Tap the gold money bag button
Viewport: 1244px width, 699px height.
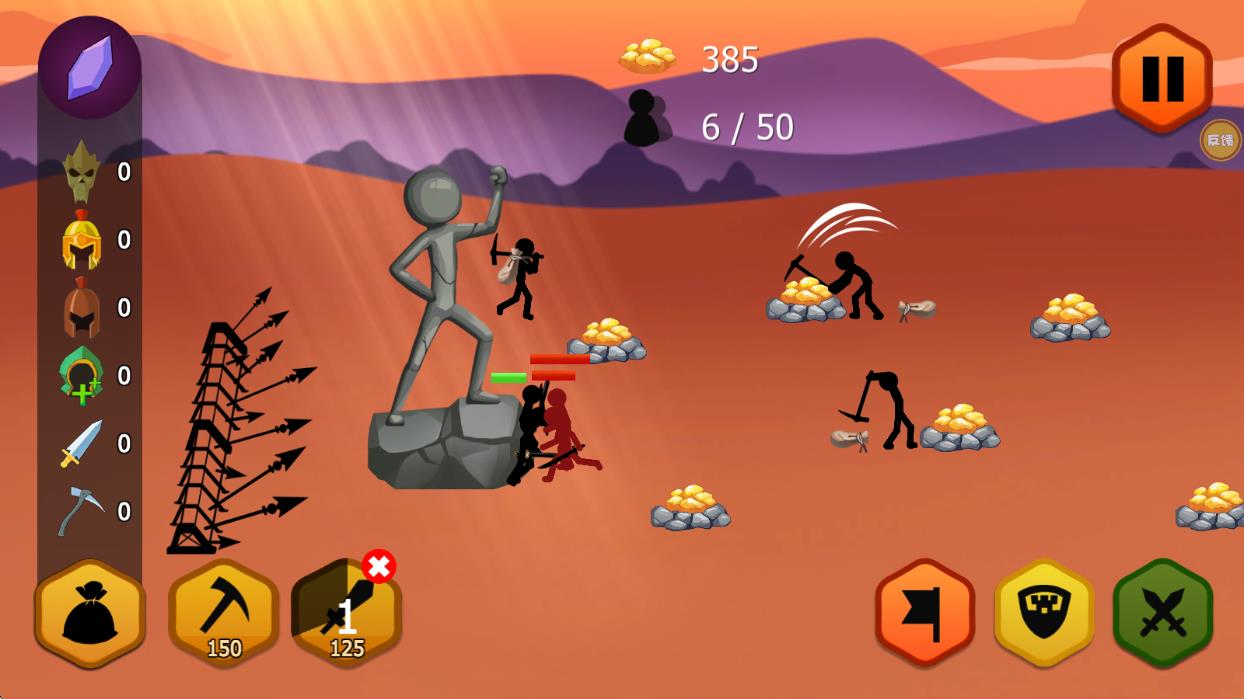(90, 614)
